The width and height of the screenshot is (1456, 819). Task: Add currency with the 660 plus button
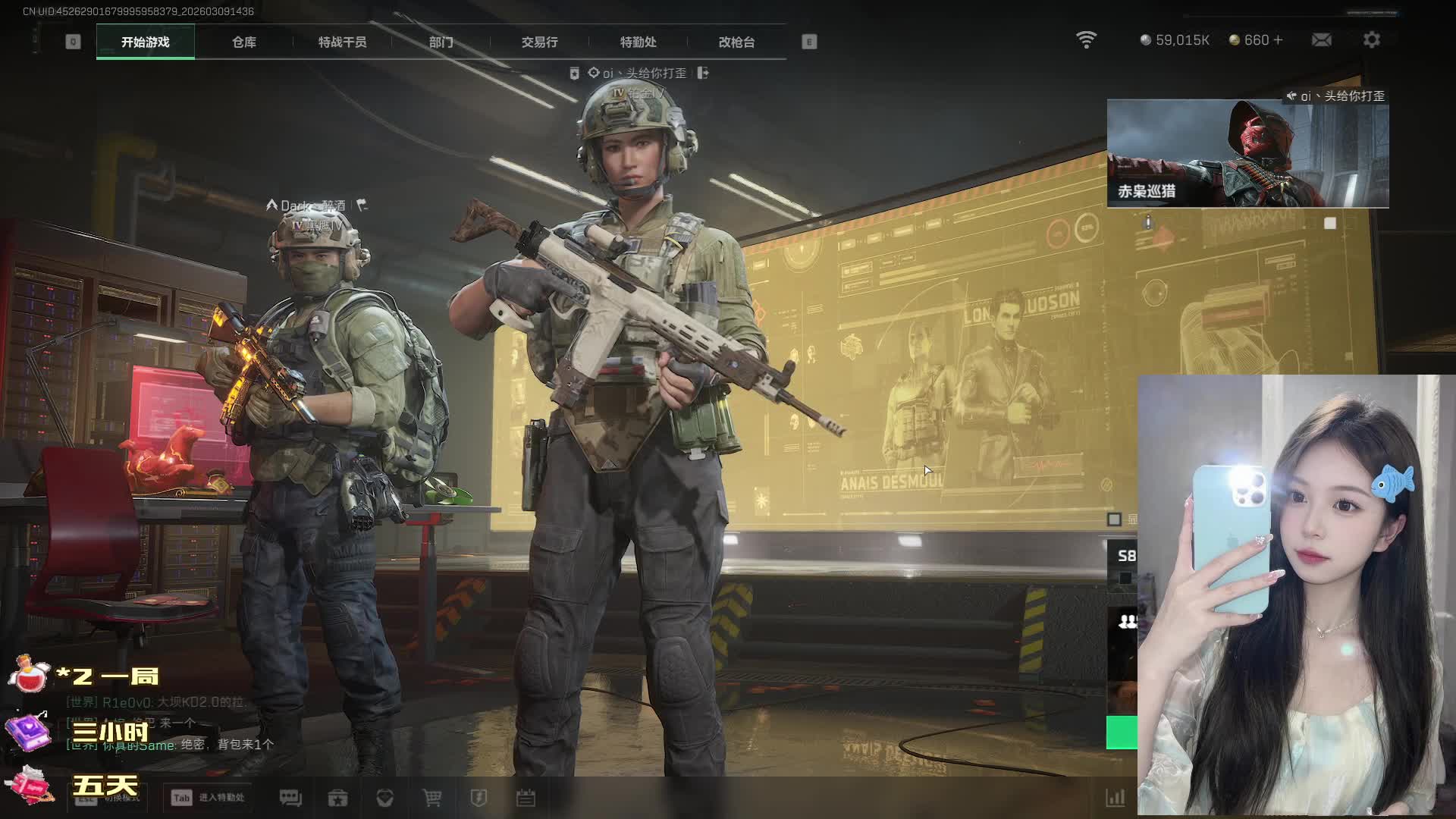click(x=1279, y=39)
